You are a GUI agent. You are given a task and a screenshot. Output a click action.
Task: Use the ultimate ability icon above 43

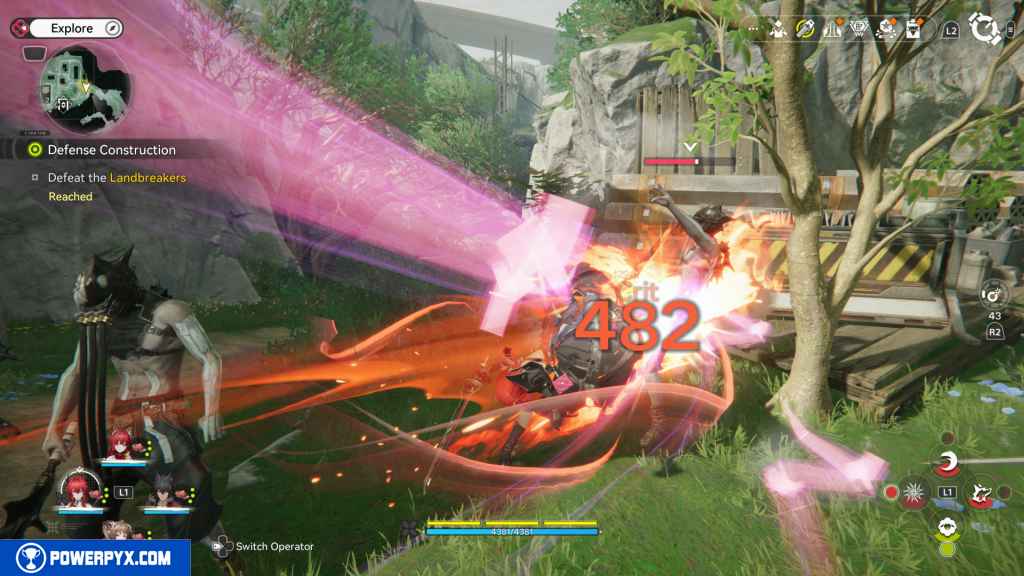[x=993, y=294]
